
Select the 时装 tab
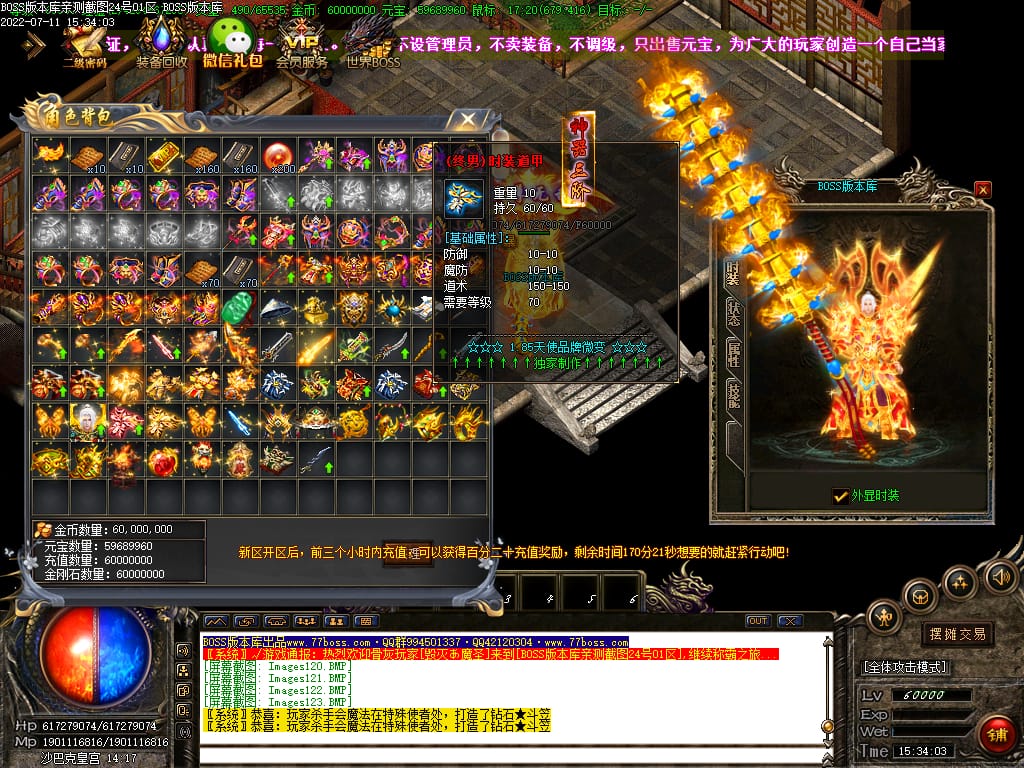coord(733,271)
